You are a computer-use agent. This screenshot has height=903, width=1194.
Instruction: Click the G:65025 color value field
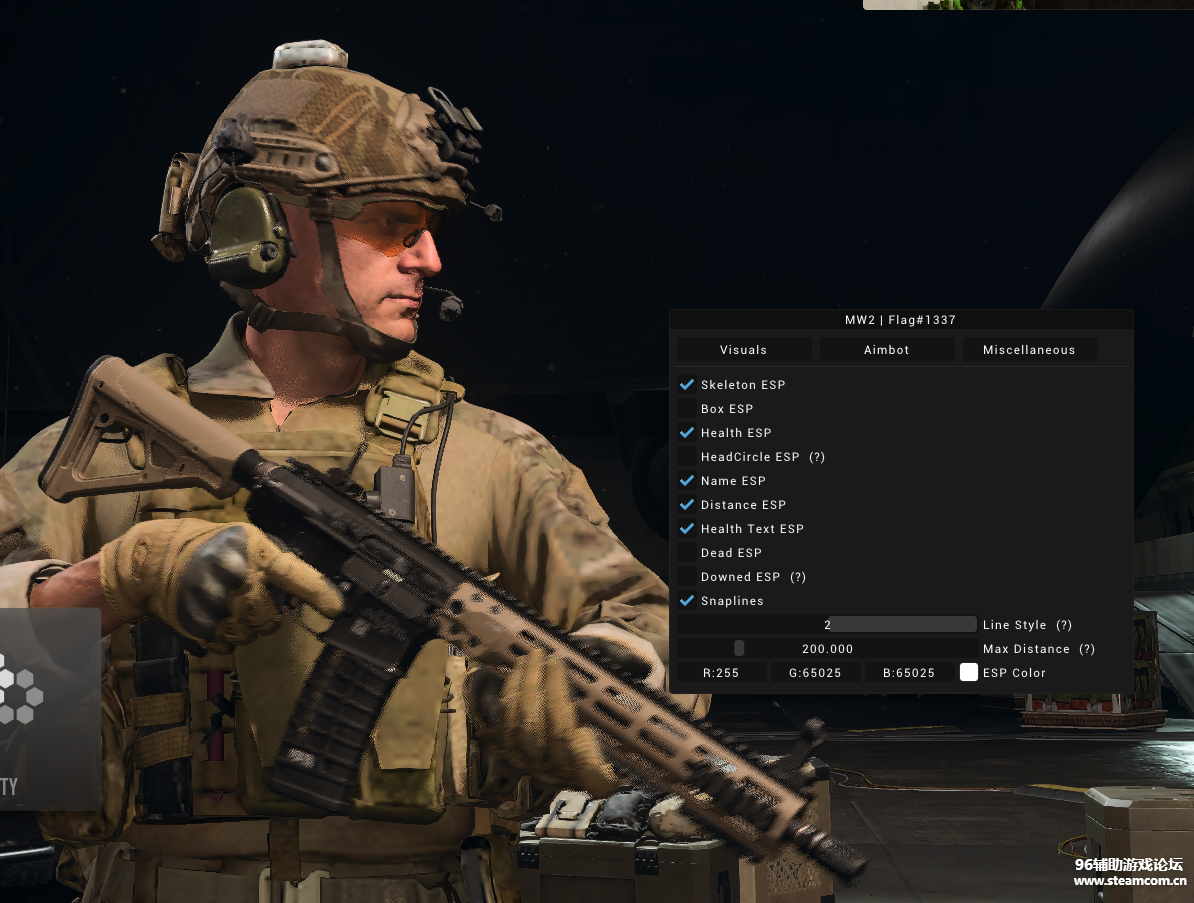click(x=815, y=673)
